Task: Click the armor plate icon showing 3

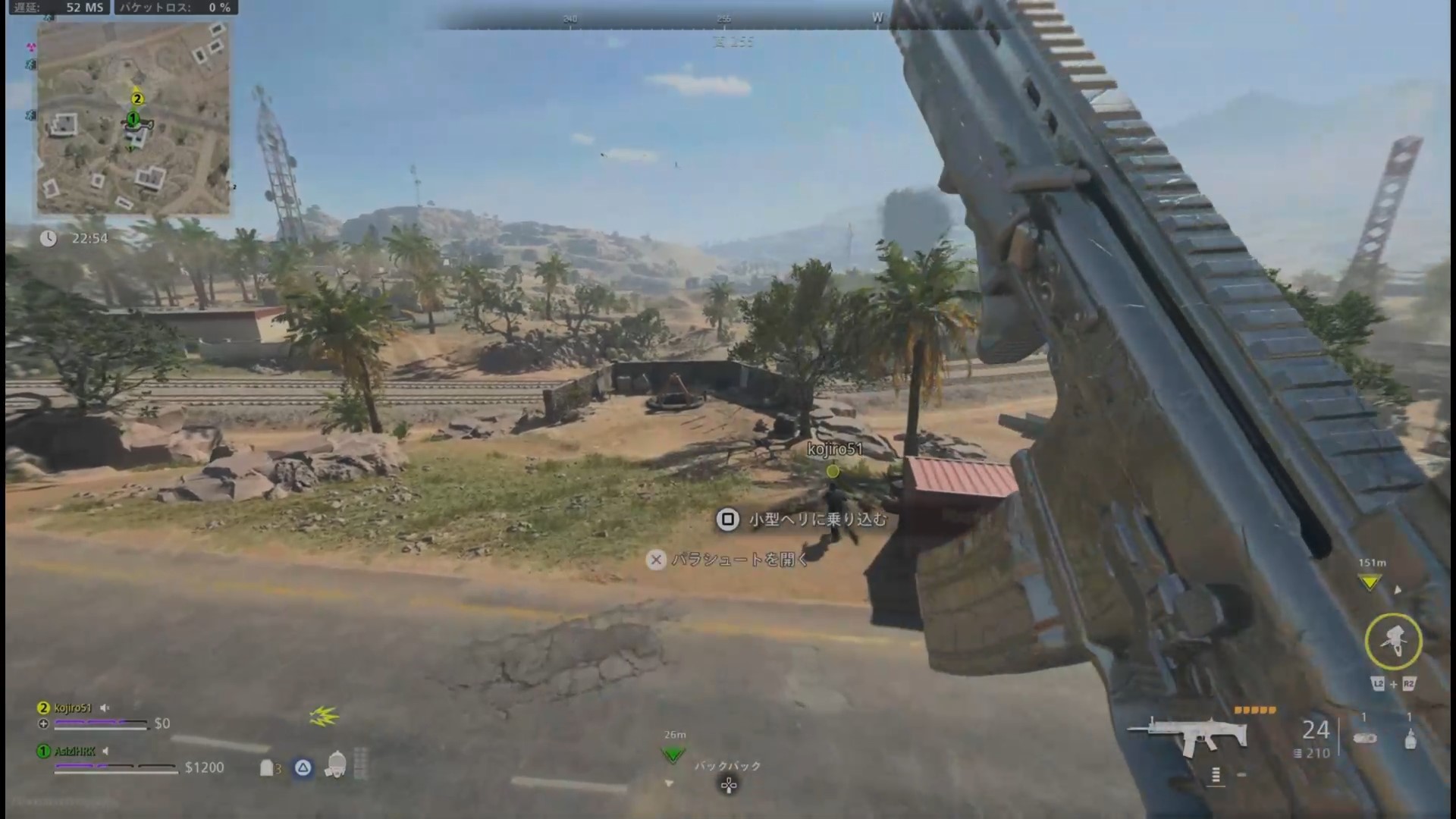Action: pyautogui.click(x=268, y=768)
